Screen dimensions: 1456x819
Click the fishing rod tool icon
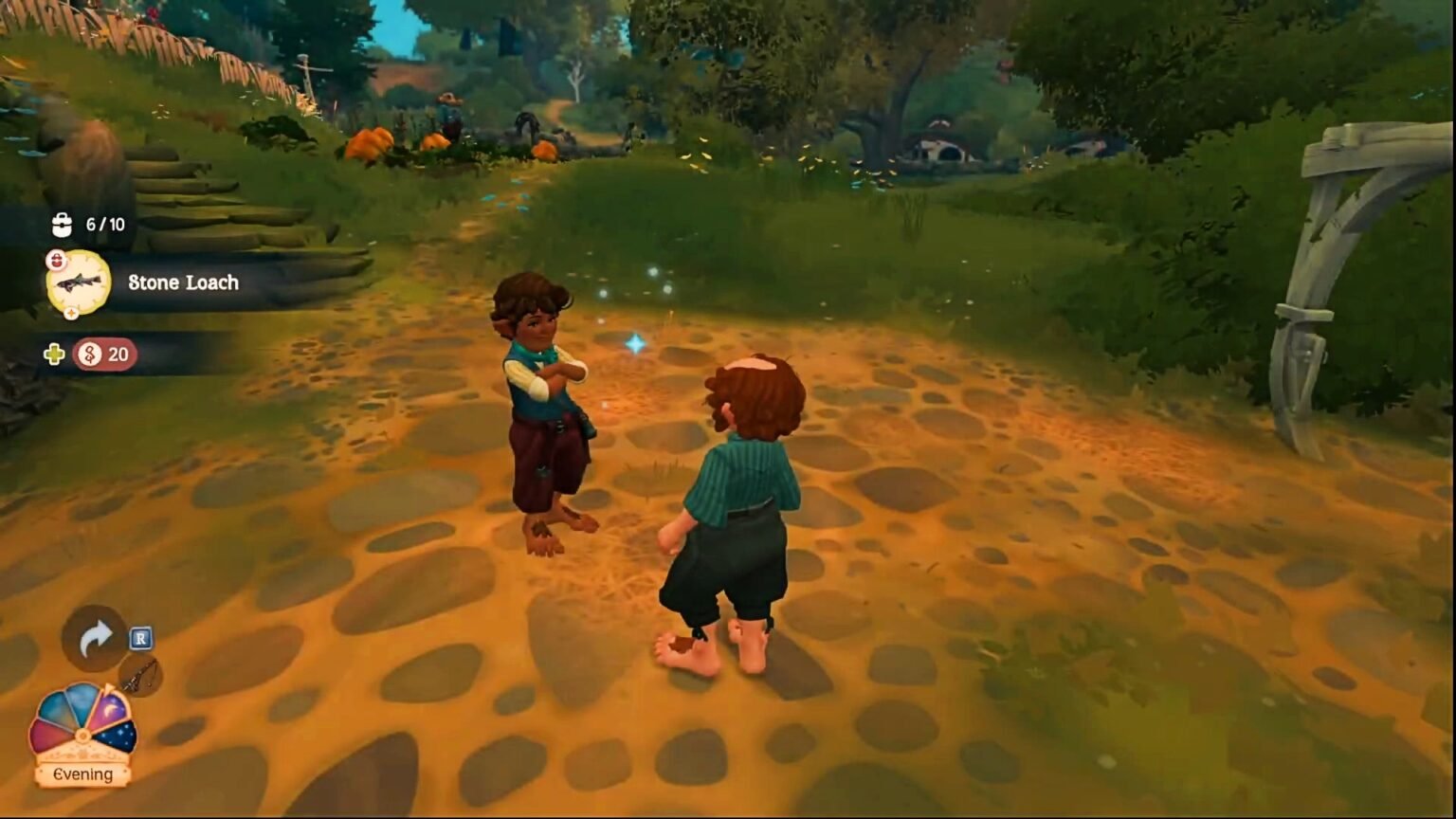140,677
